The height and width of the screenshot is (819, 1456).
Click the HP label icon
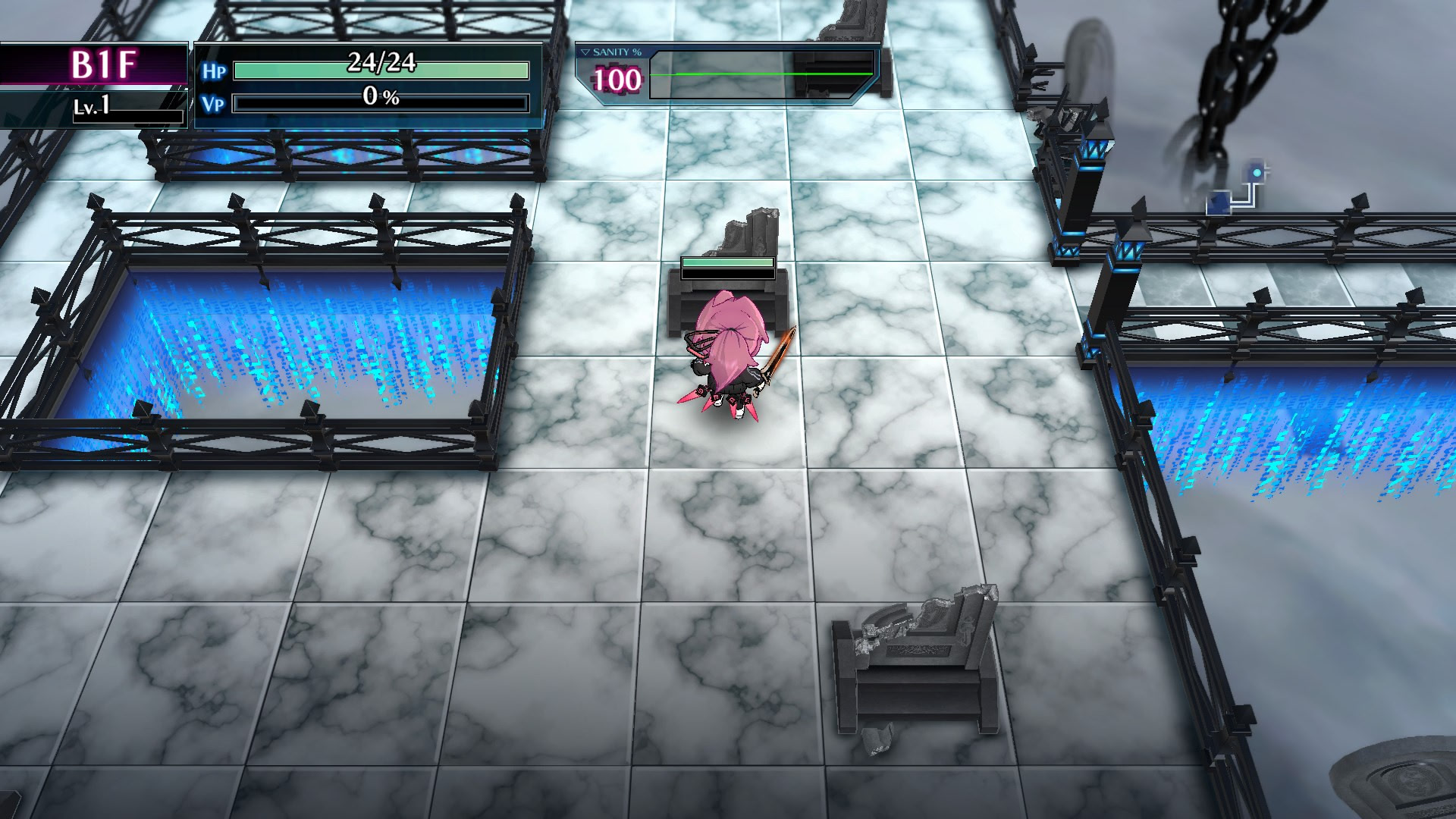[215, 70]
